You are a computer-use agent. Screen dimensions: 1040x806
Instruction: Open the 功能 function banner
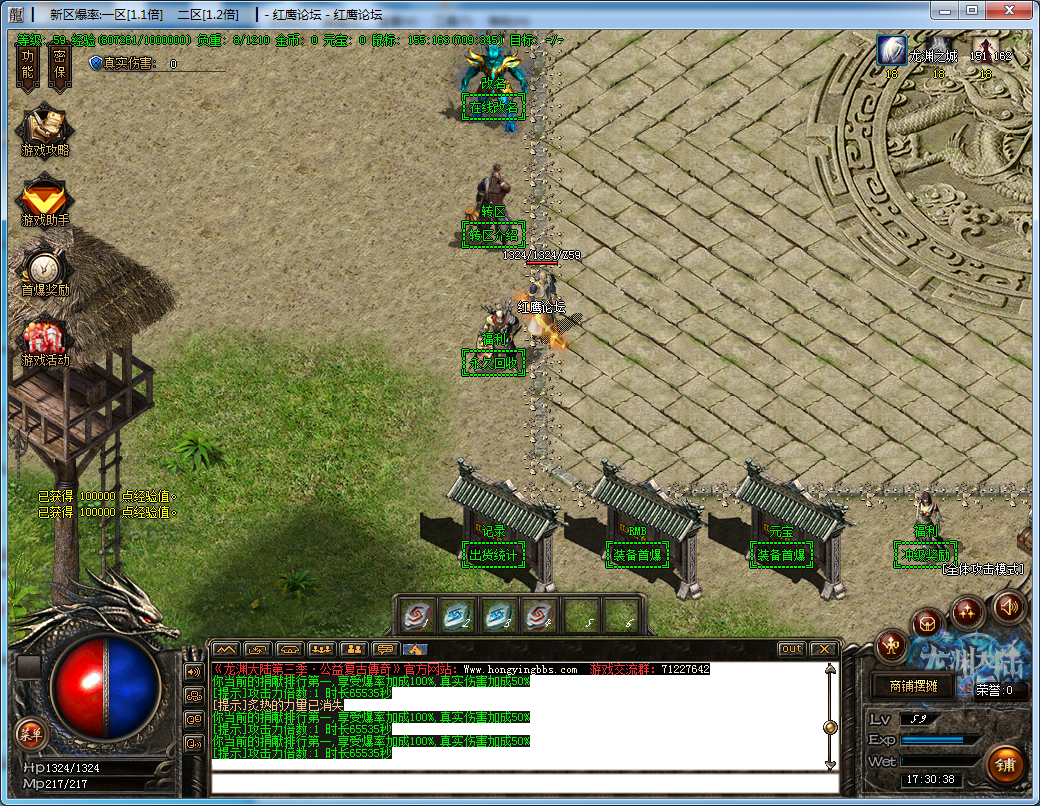(27, 67)
